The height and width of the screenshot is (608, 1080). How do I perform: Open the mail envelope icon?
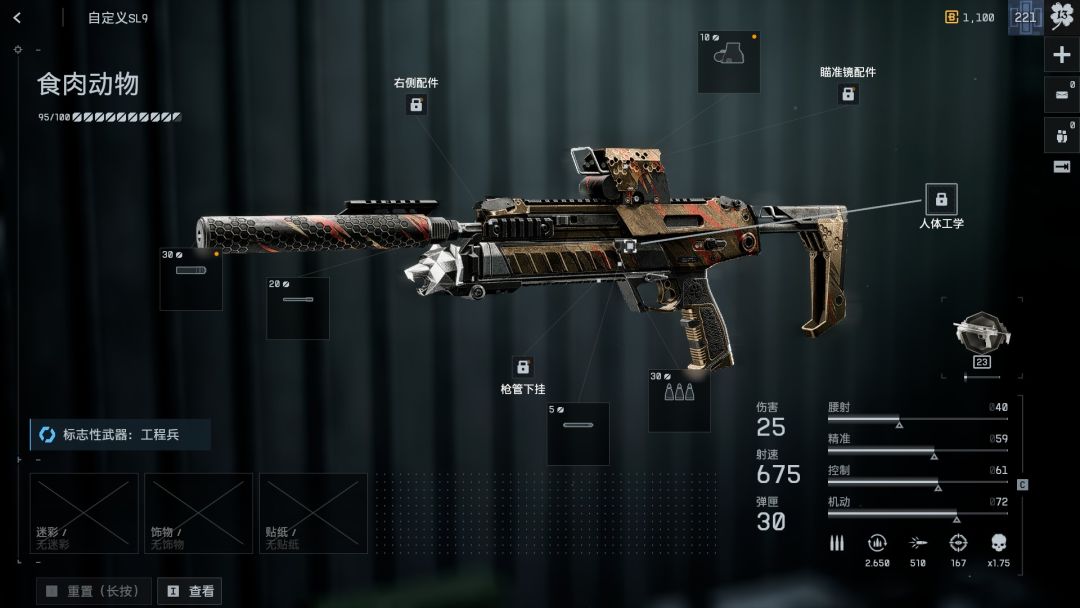click(x=1061, y=94)
